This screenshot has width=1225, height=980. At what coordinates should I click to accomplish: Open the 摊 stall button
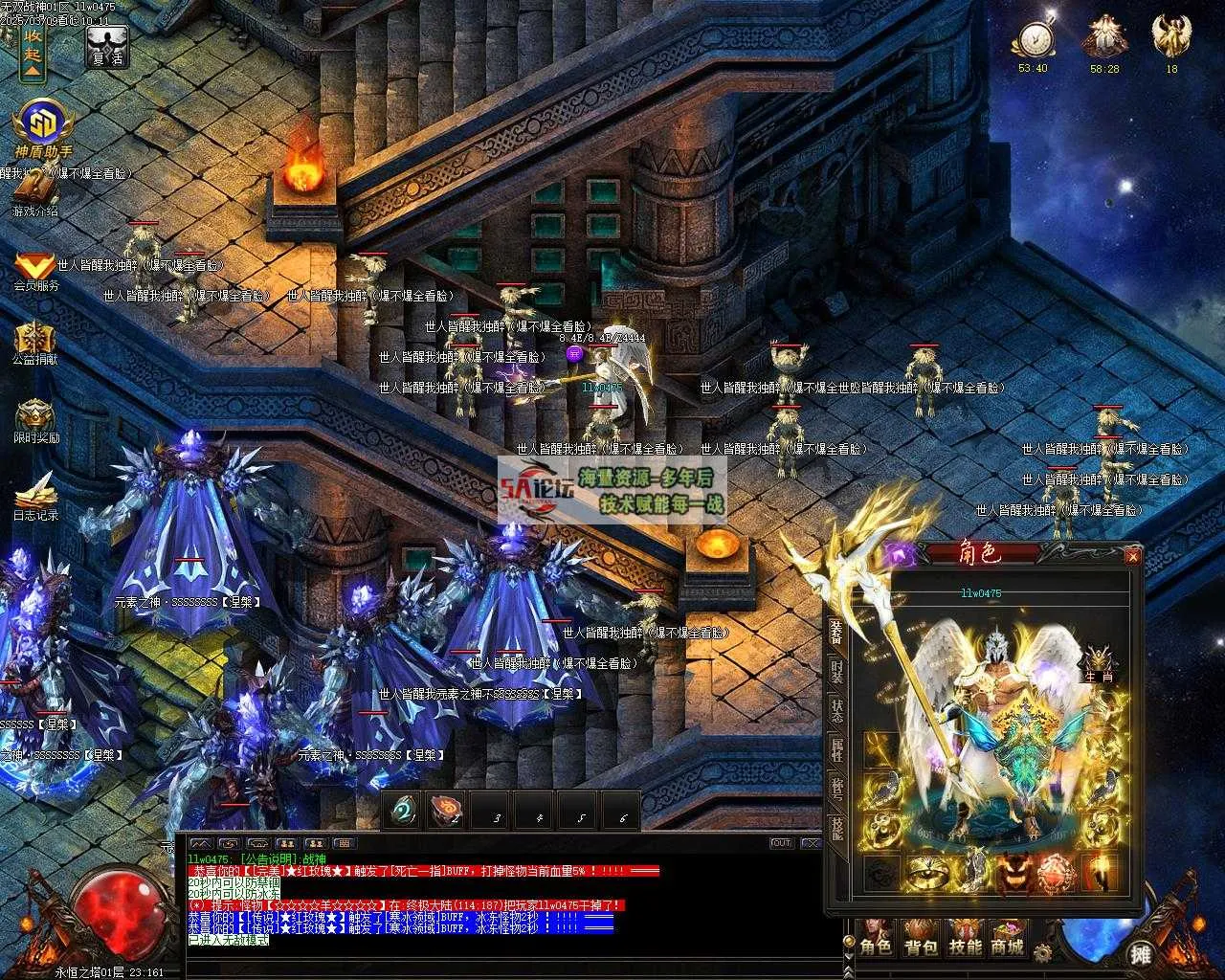point(1140,953)
